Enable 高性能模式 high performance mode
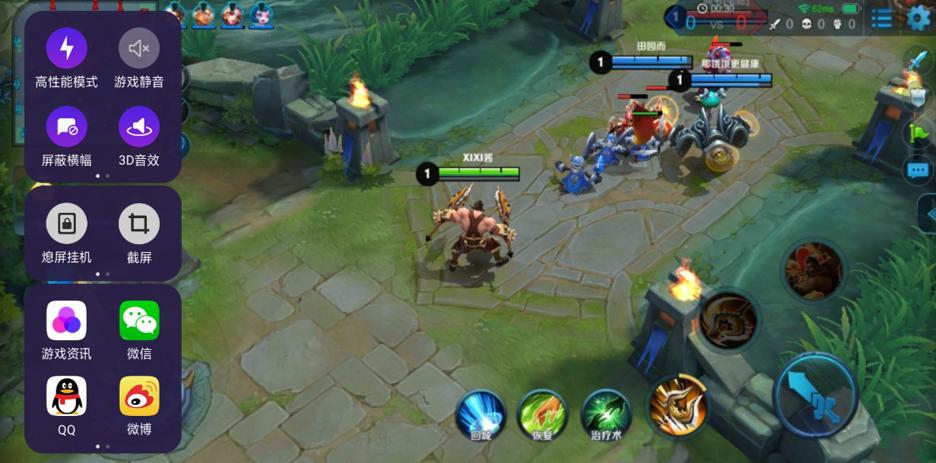 pyautogui.click(x=67, y=48)
